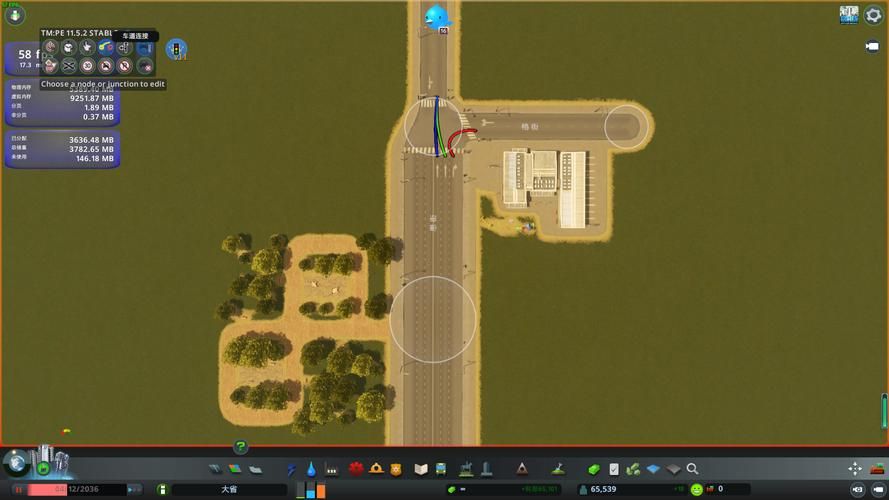Open the green question mark advisor
The width and height of the screenshot is (889, 500).
[x=240, y=447]
